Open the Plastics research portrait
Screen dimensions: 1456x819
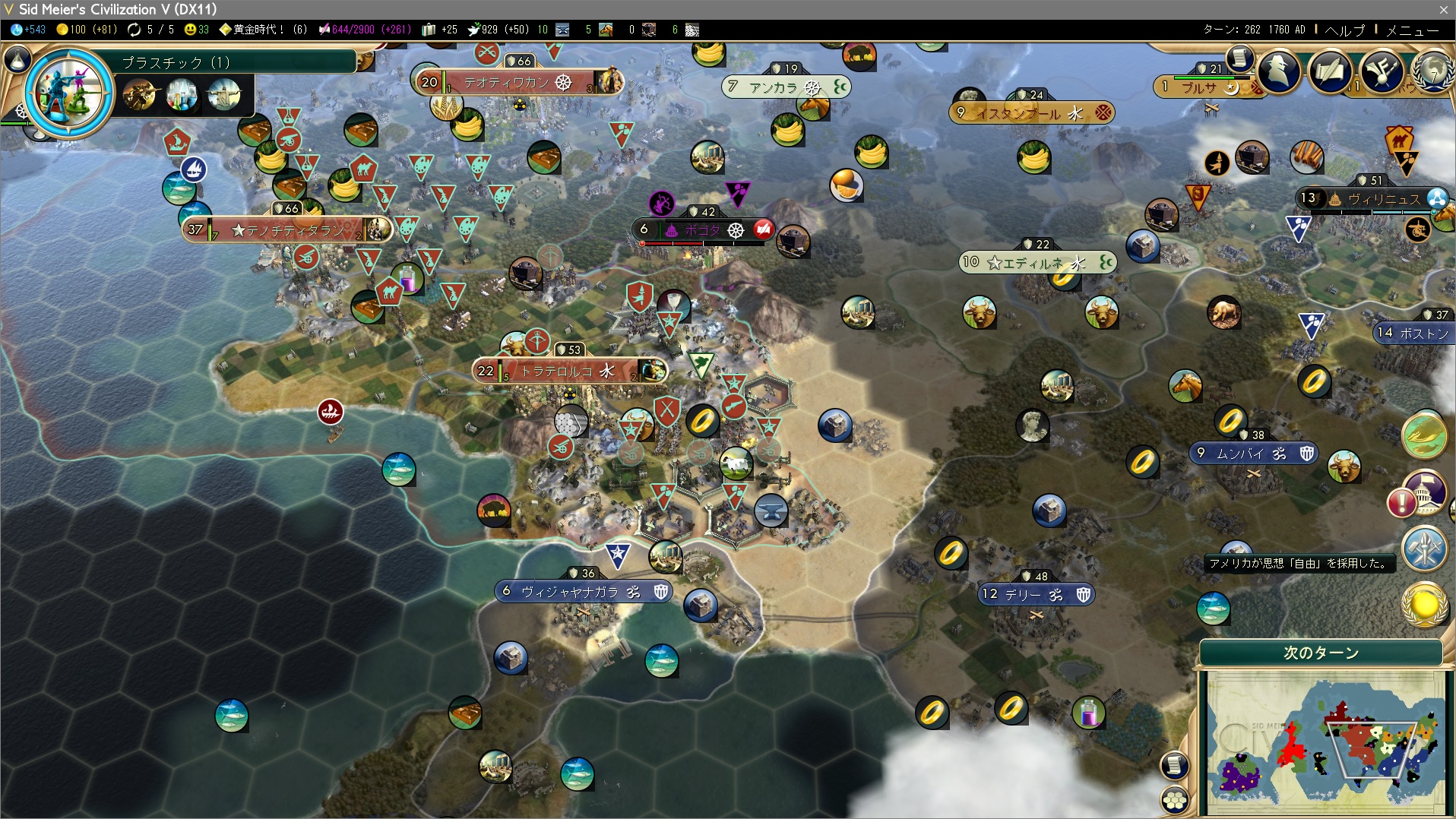click(68, 93)
